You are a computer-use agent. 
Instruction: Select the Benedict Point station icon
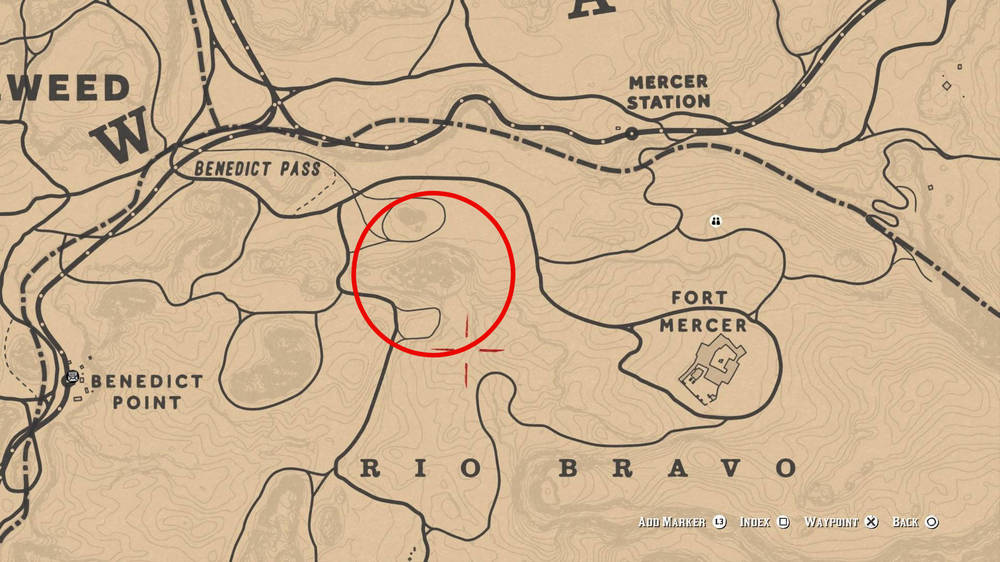click(x=72, y=378)
